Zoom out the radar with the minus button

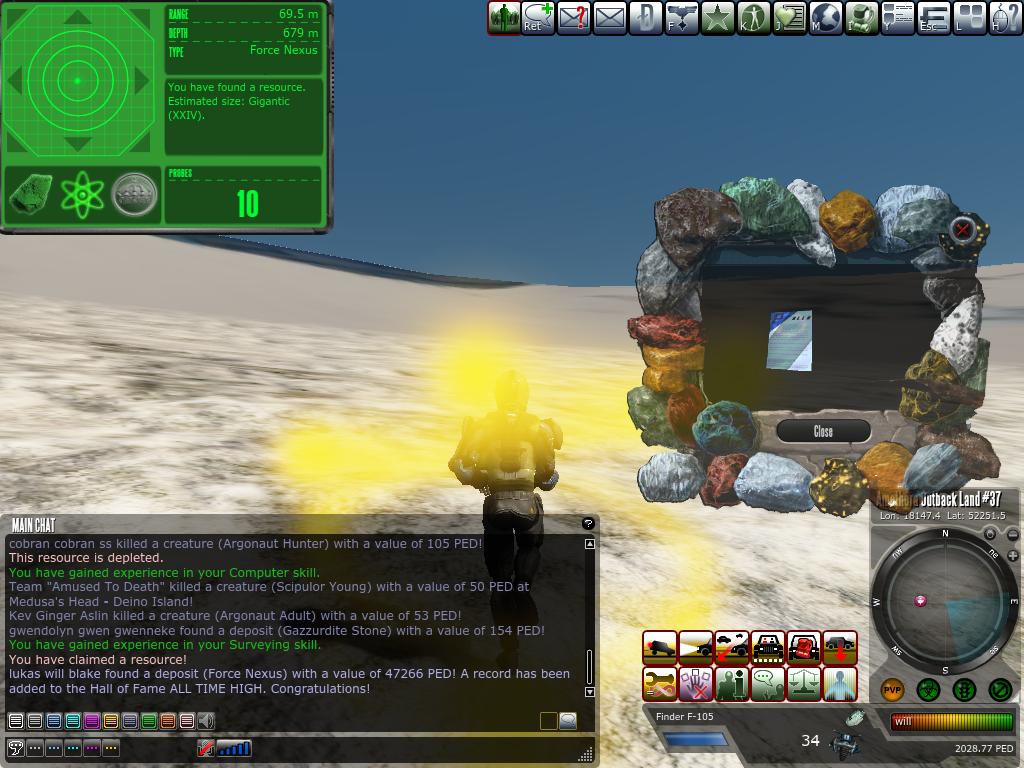[1012, 535]
